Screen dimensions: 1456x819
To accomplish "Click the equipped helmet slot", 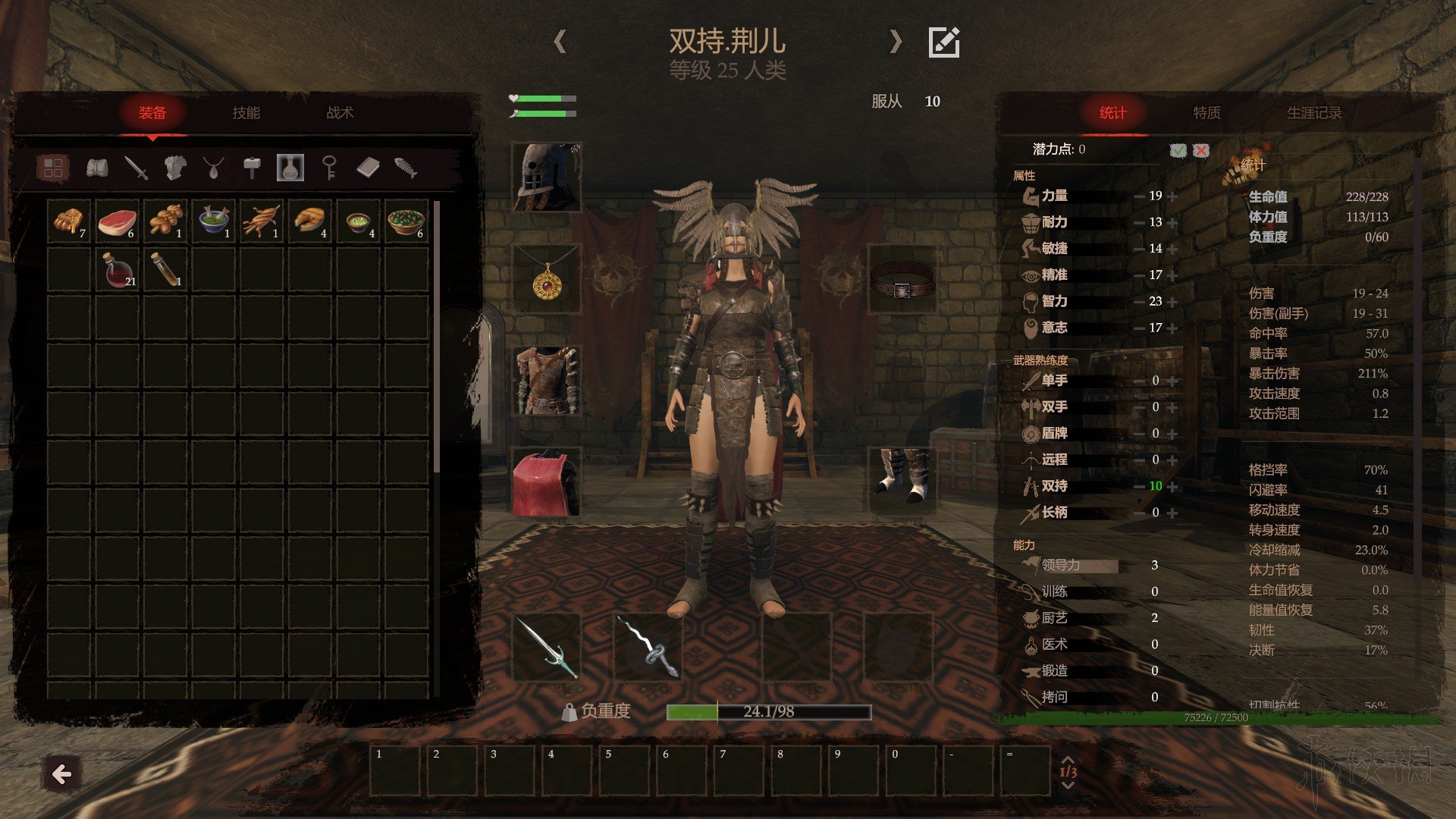I will pos(546,177).
